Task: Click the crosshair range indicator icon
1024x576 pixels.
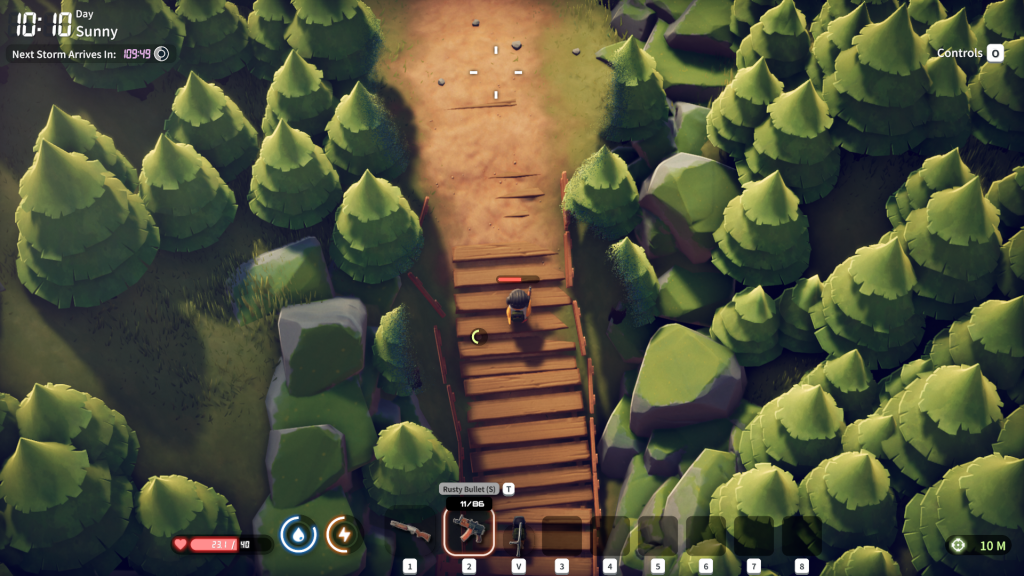Action: 959,545
